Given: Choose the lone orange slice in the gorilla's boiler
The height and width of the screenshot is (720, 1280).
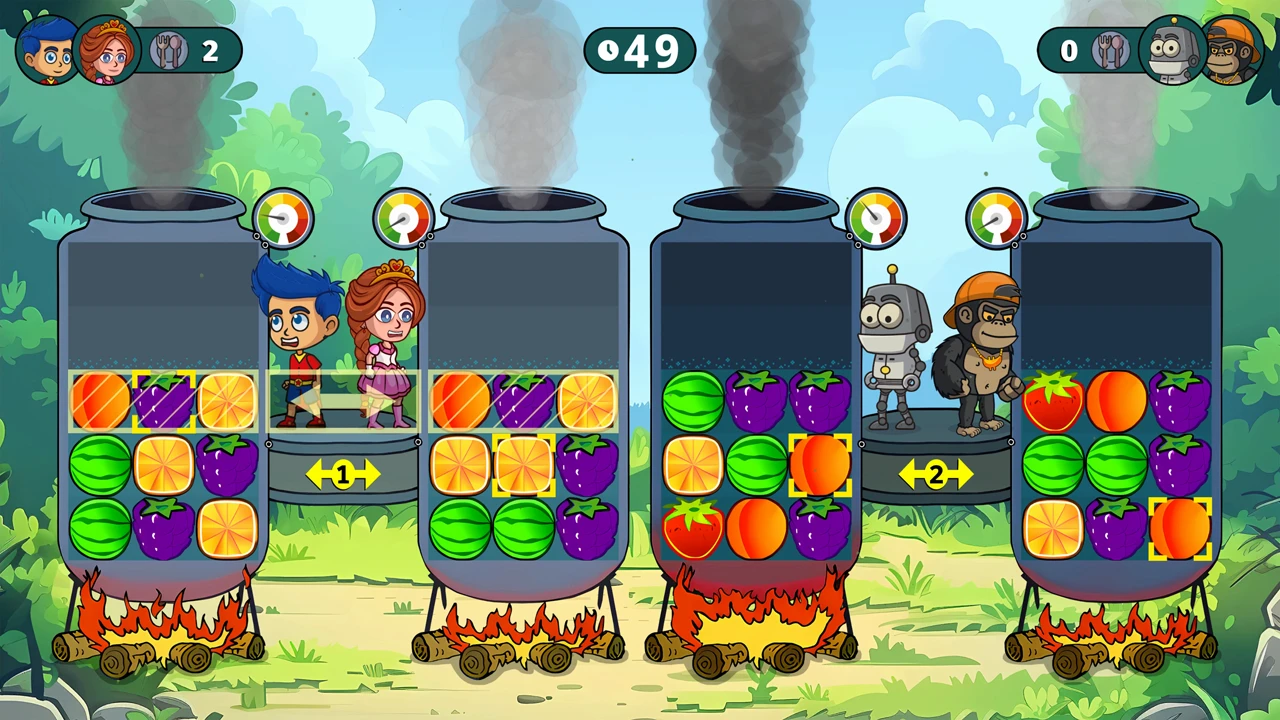Looking at the screenshot, I should coord(1053,528).
